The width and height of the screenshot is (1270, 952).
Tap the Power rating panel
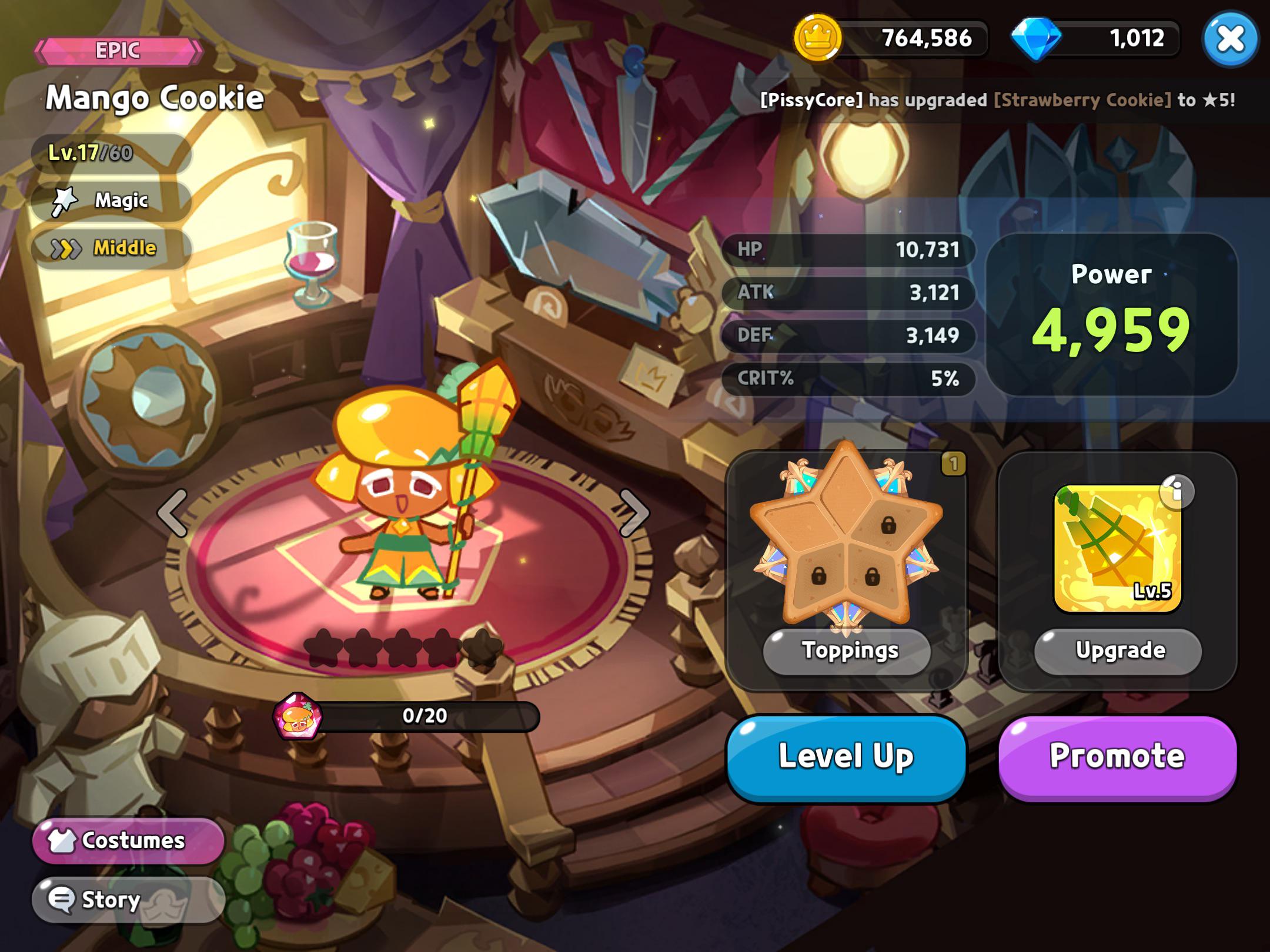[1111, 314]
